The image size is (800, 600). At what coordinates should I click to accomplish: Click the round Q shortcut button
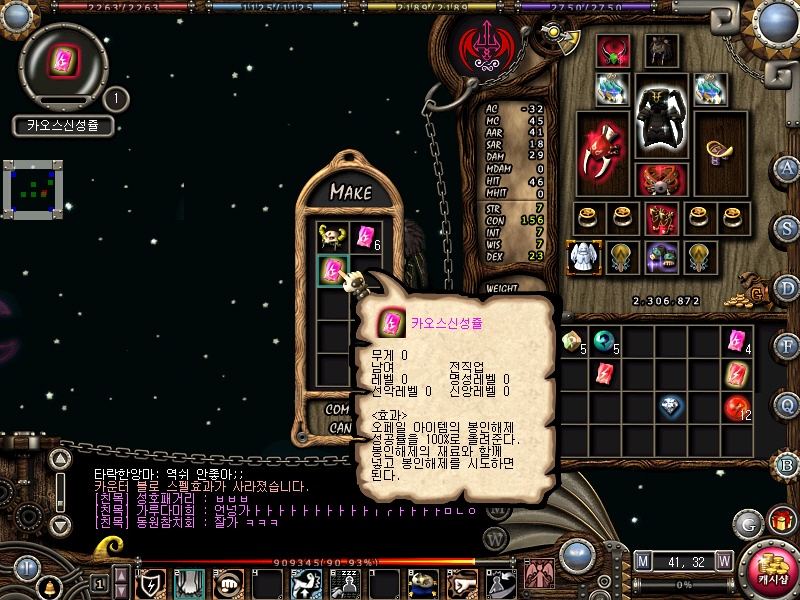[788, 405]
